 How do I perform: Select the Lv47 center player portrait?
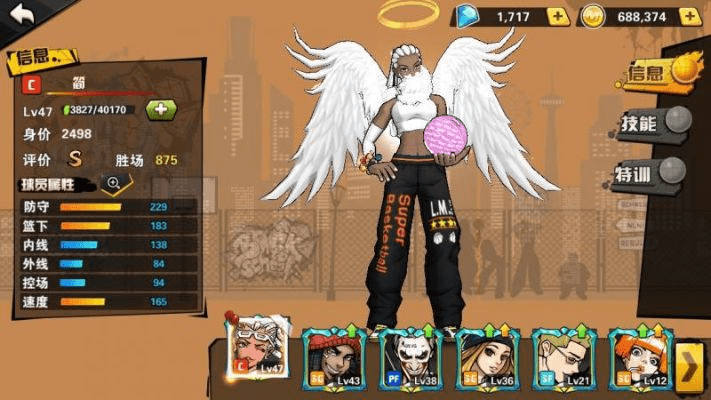[x=258, y=348]
